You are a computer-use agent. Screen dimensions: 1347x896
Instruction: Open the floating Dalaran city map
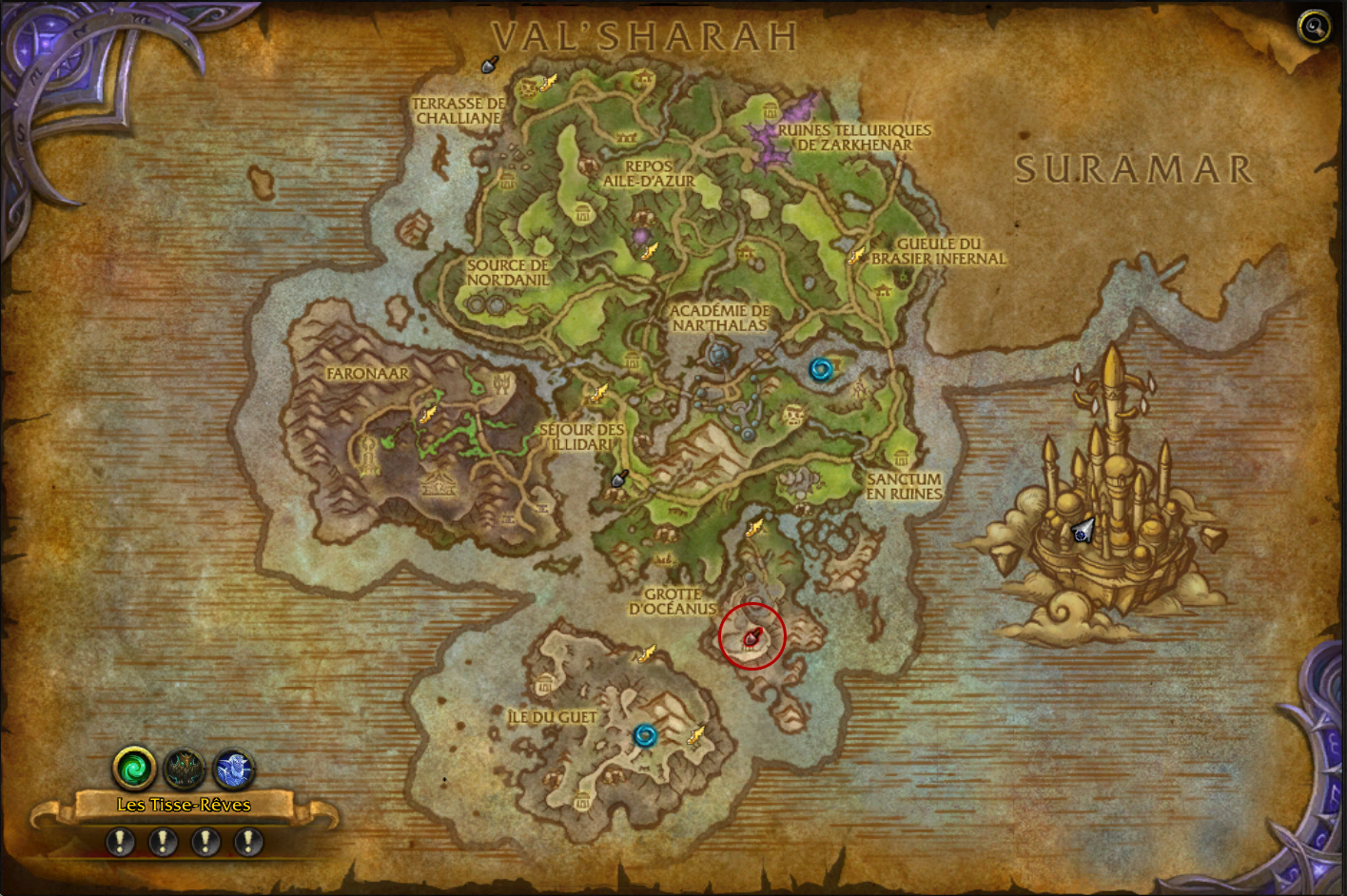point(1103,514)
